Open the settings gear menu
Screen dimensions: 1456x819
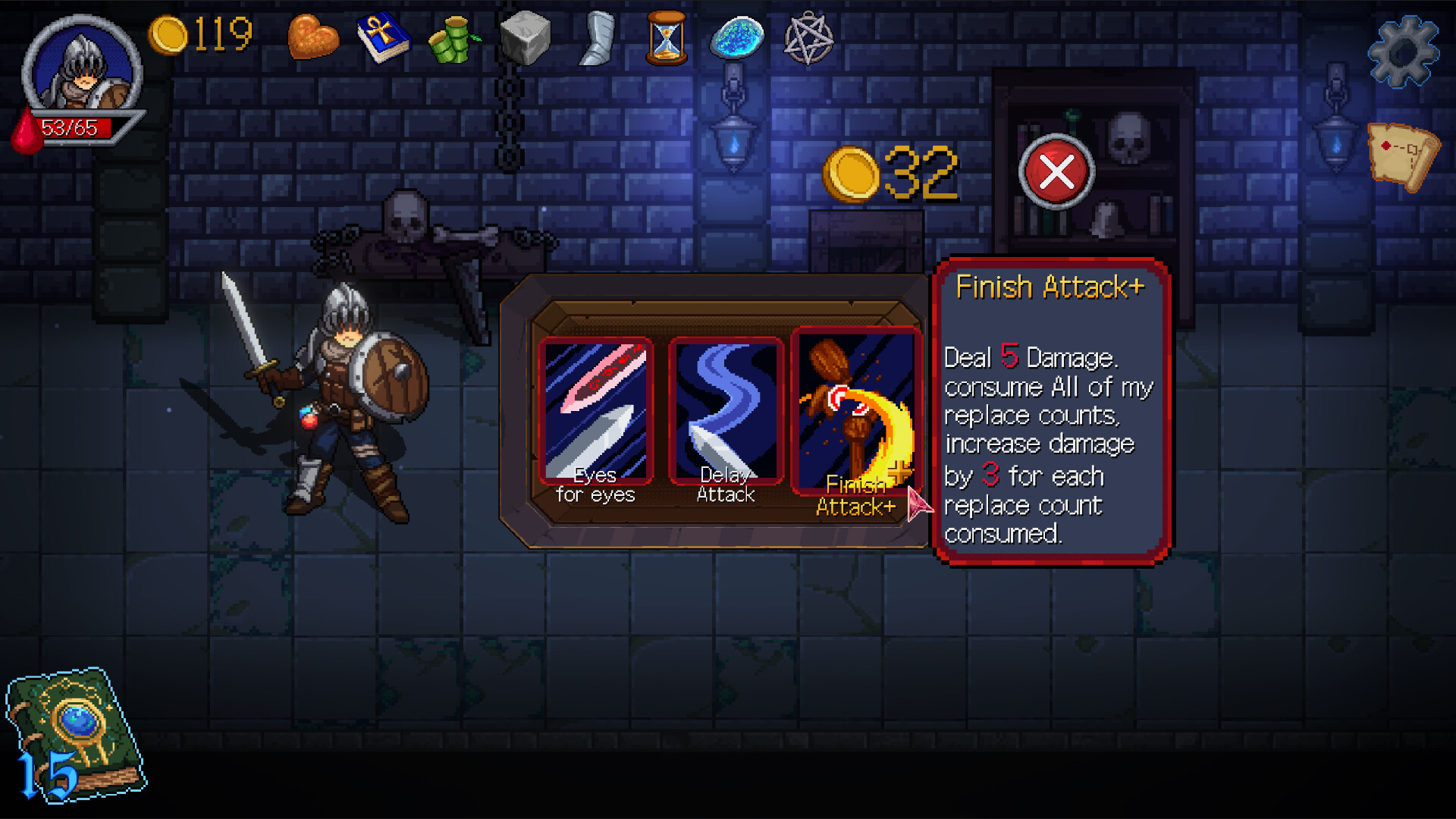click(x=1404, y=50)
